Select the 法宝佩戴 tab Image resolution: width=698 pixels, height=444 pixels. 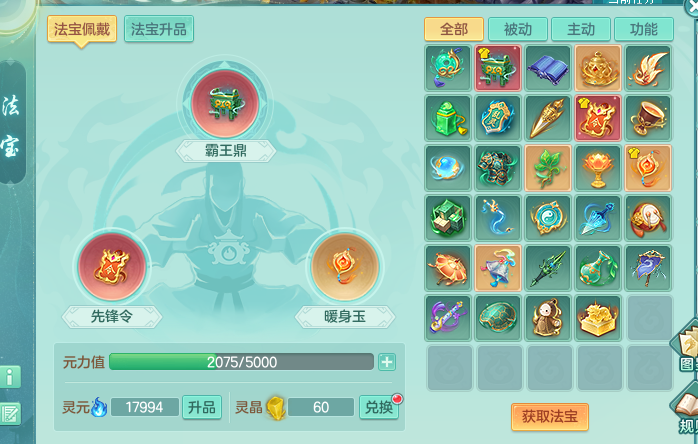coord(82,28)
